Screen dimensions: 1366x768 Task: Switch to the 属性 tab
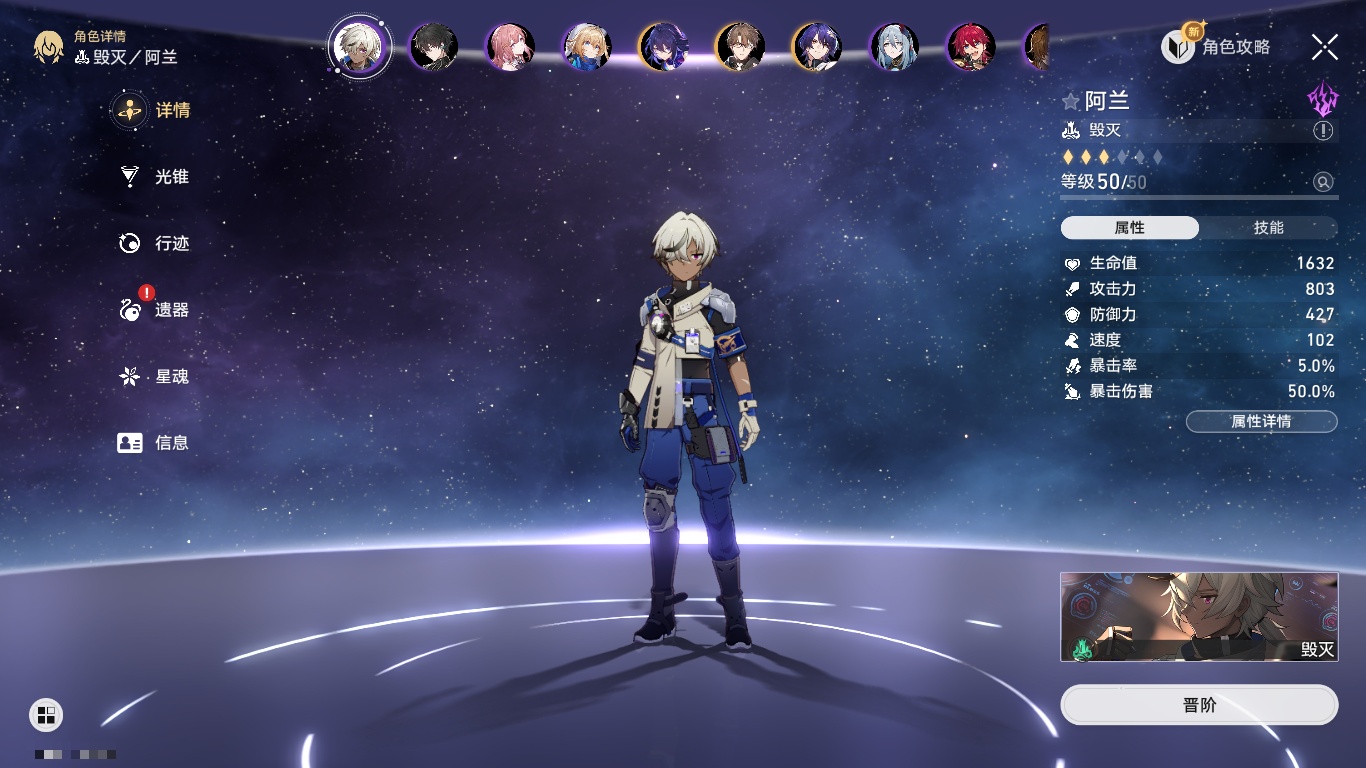tap(1130, 228)
